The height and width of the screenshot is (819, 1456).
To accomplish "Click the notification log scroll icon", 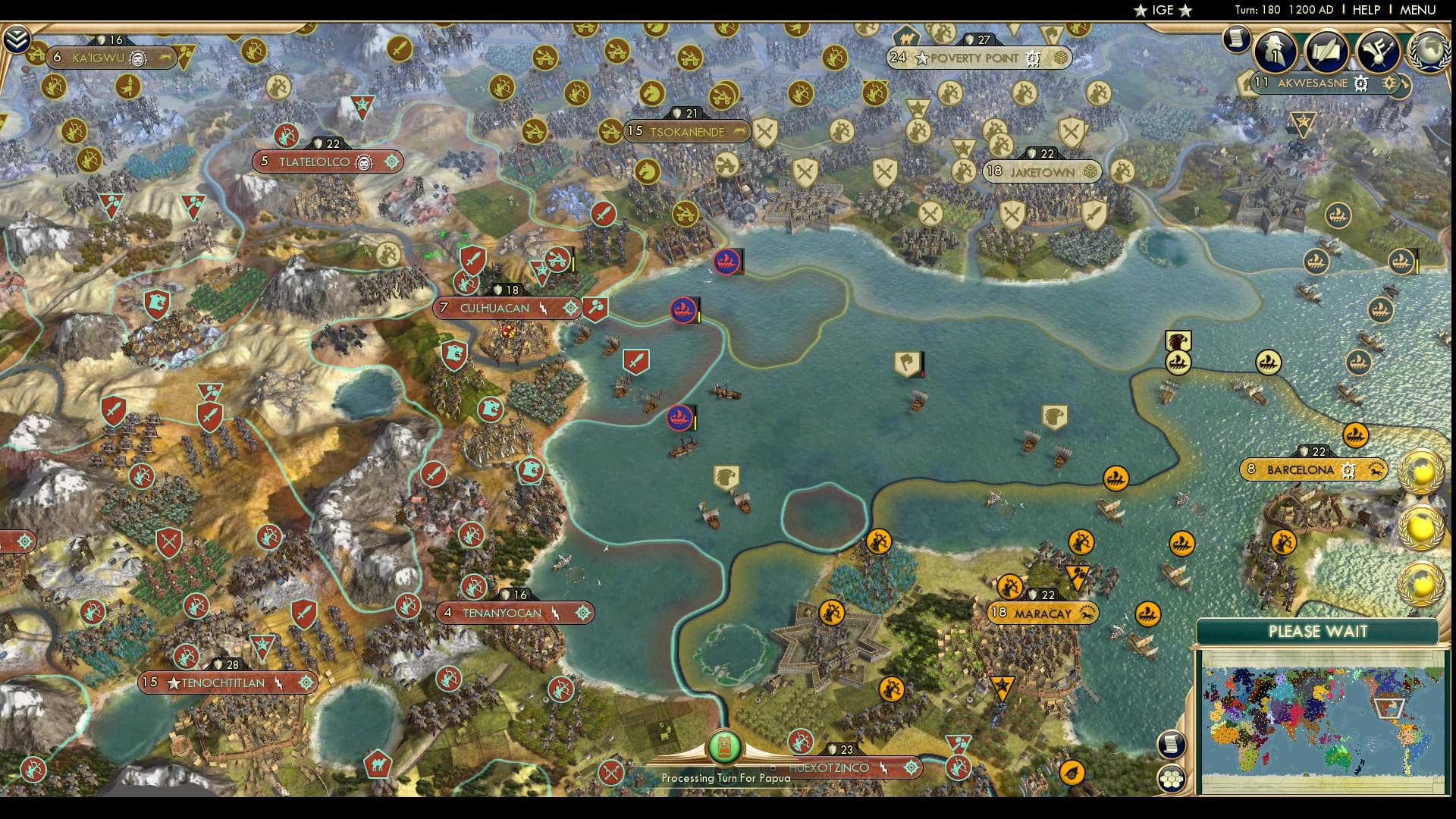I will (x=1236, y=39).
